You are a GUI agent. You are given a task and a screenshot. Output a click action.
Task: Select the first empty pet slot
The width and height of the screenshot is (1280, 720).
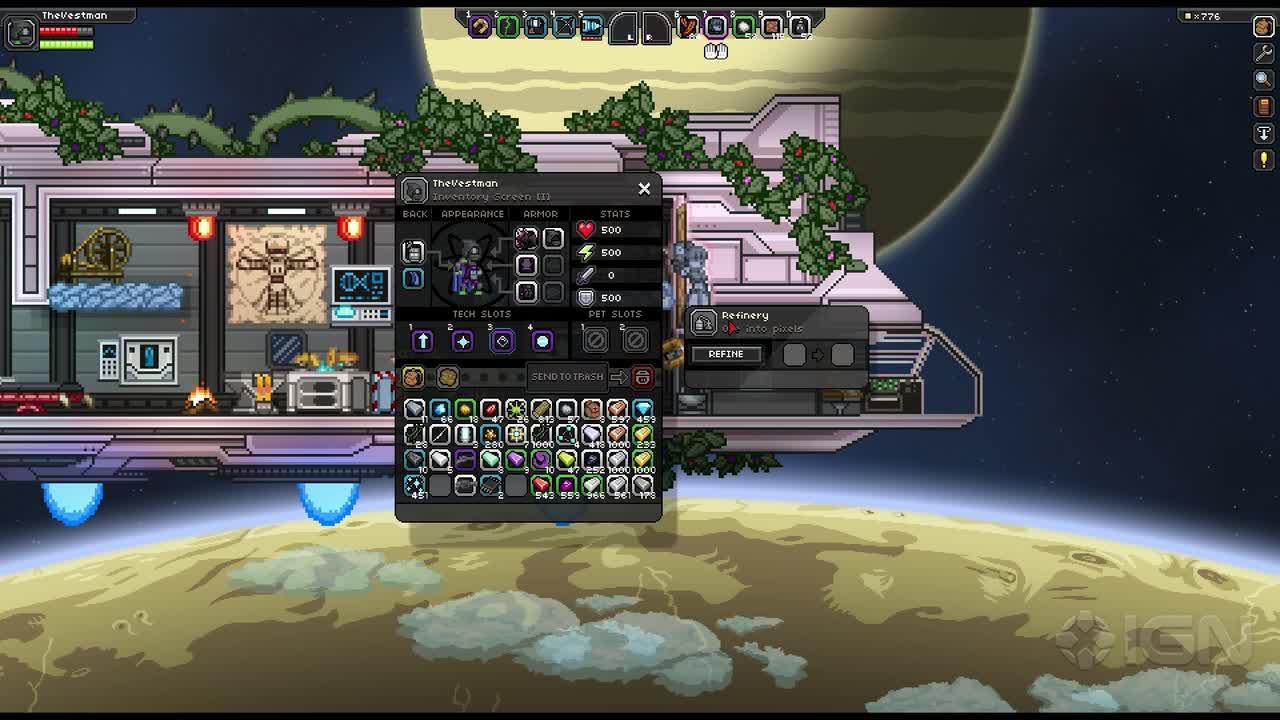[x=595, y=341]
